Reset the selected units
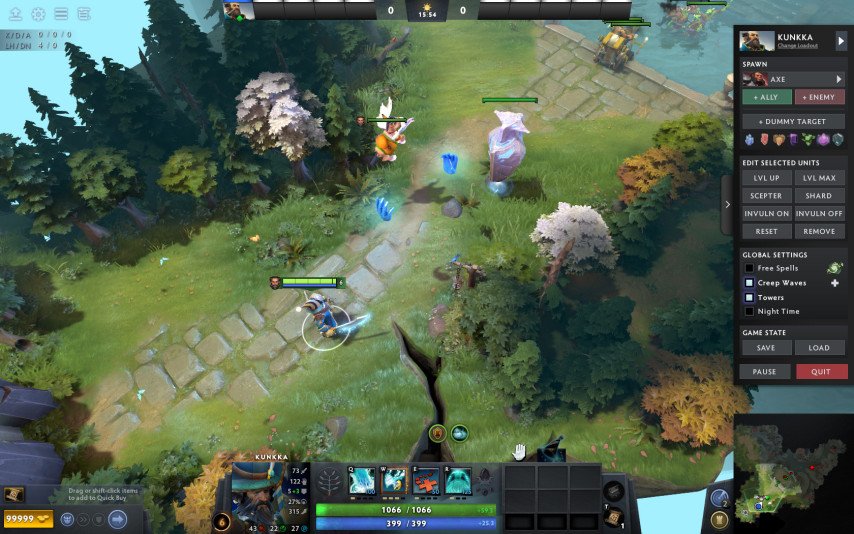 coord(766,232)
